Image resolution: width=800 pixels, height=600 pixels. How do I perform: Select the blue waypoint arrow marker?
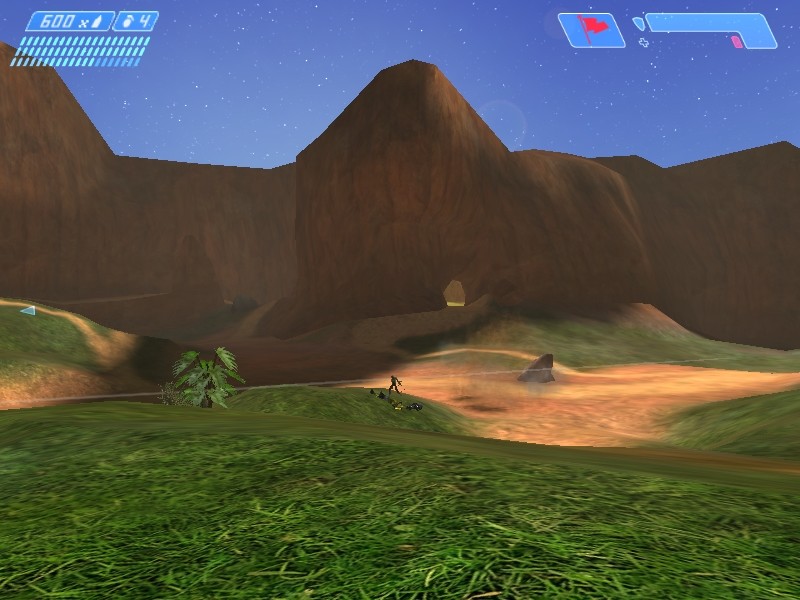(27, 311)
